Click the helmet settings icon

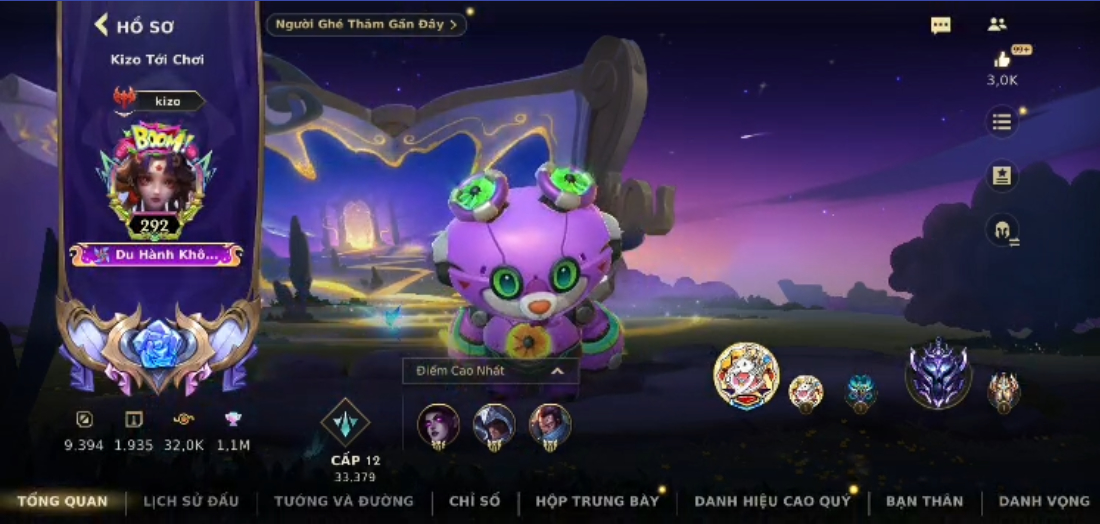click(x=1002, y=230)
